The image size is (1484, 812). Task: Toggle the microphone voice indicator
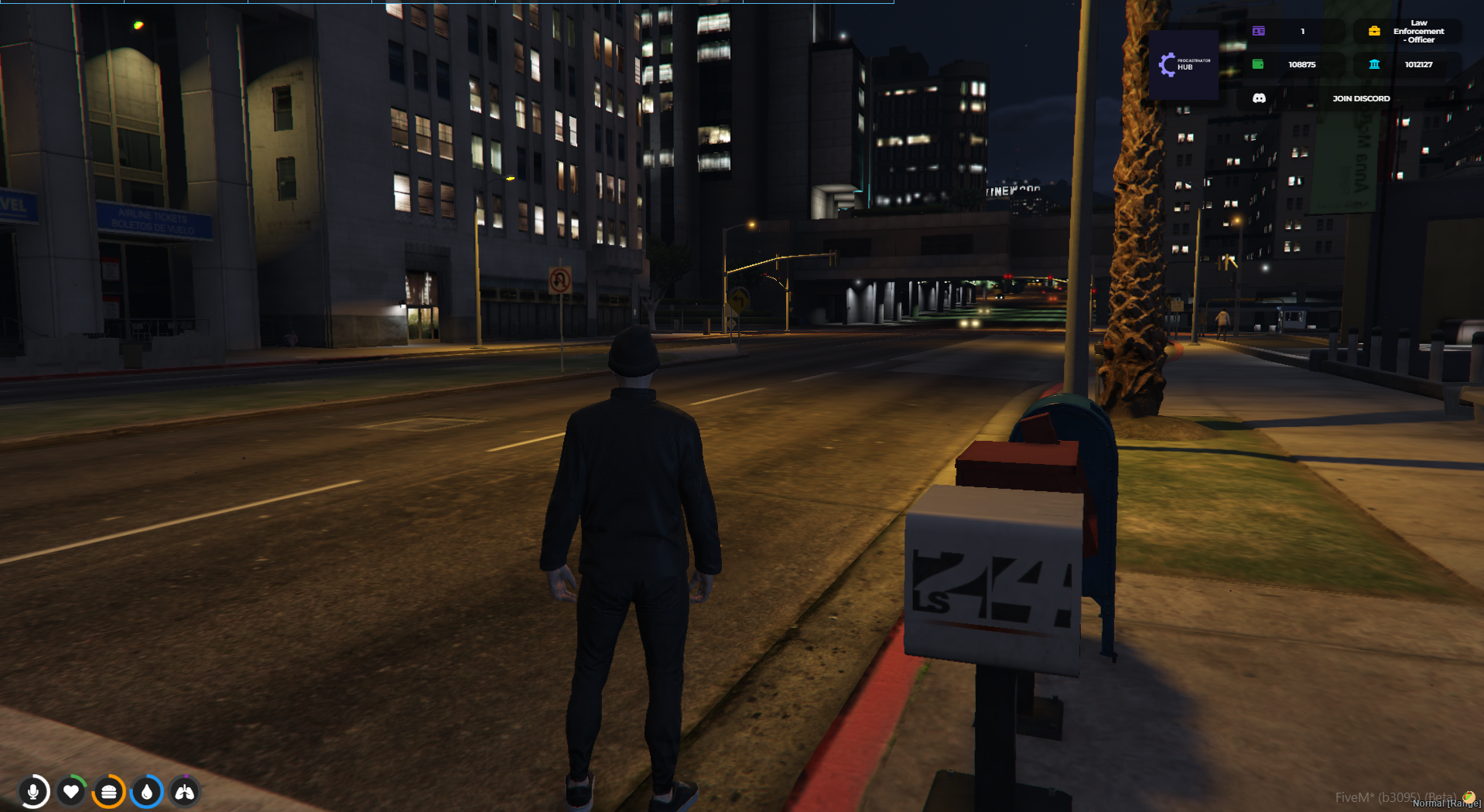click(x=33, y=792)
